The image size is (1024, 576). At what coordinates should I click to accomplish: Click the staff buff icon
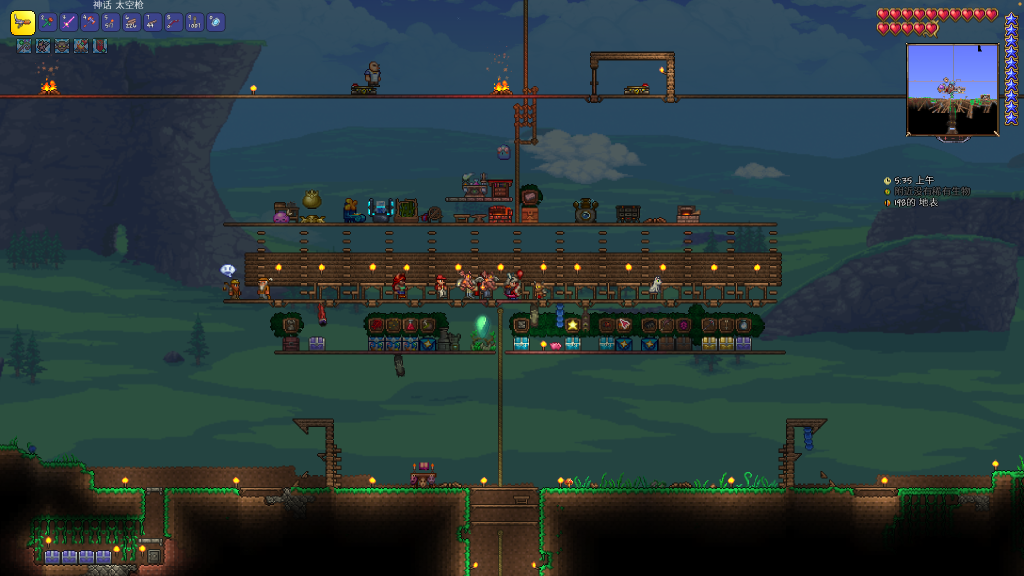tap(24, 46)
